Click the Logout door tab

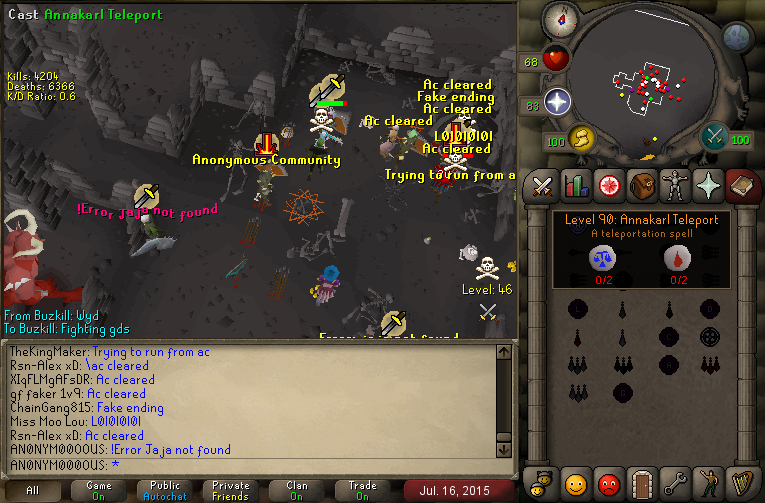(x=641, y=483)
